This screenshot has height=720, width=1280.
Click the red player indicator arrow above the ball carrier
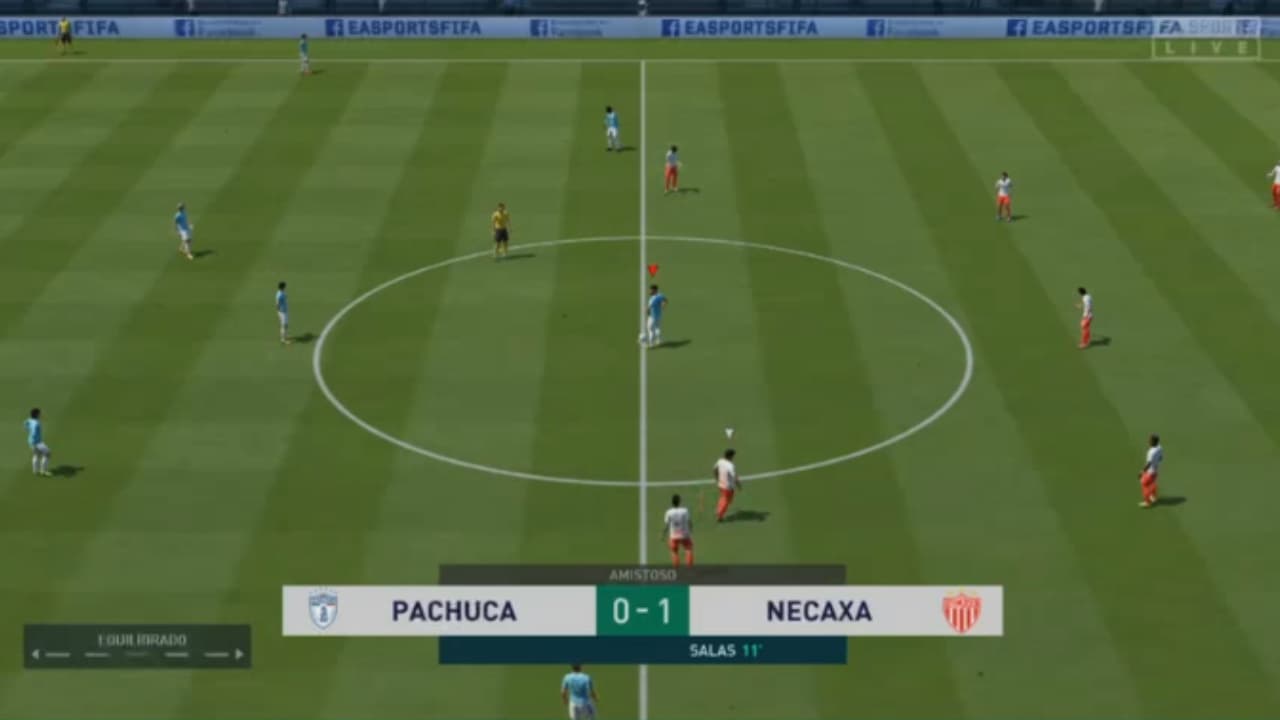point(655,268)
